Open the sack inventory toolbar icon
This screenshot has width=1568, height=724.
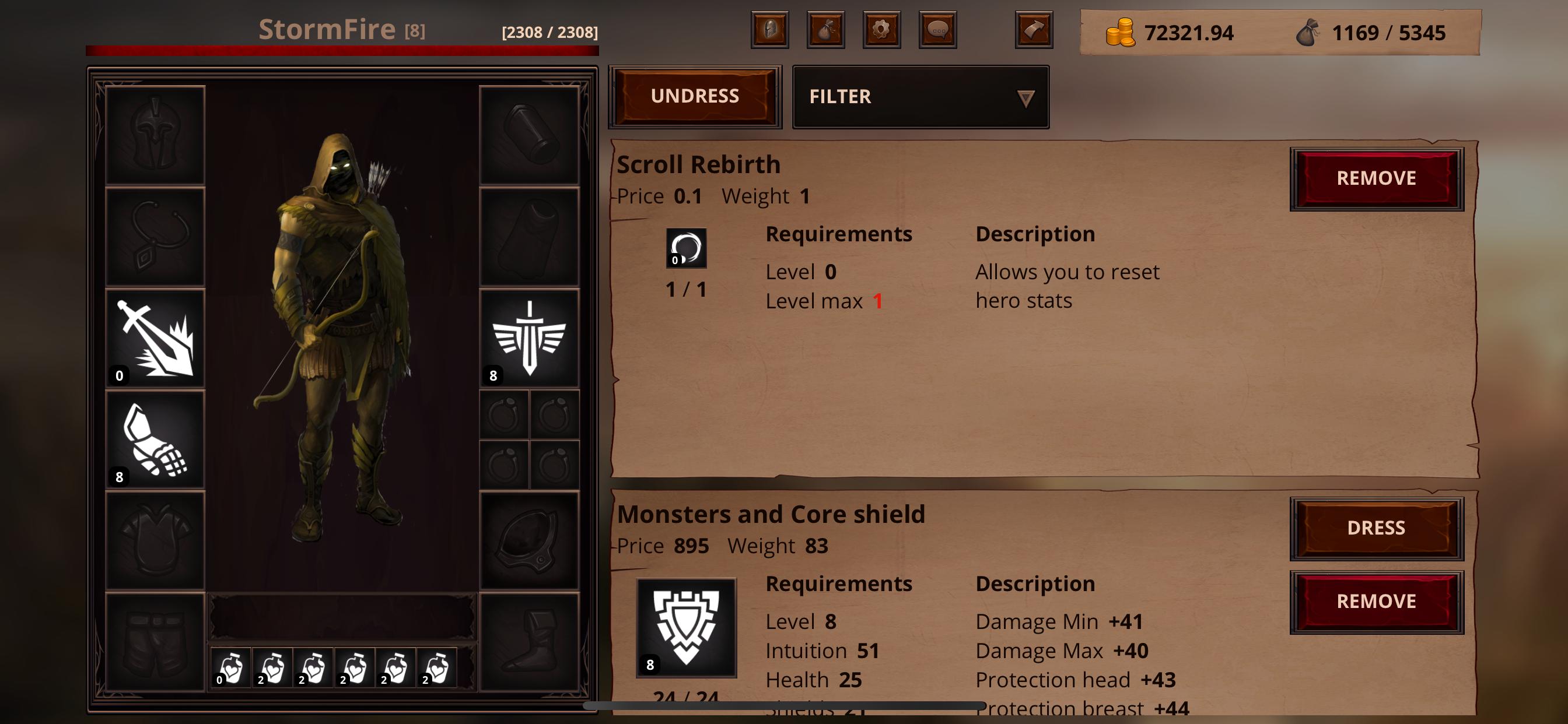point(825,30)
